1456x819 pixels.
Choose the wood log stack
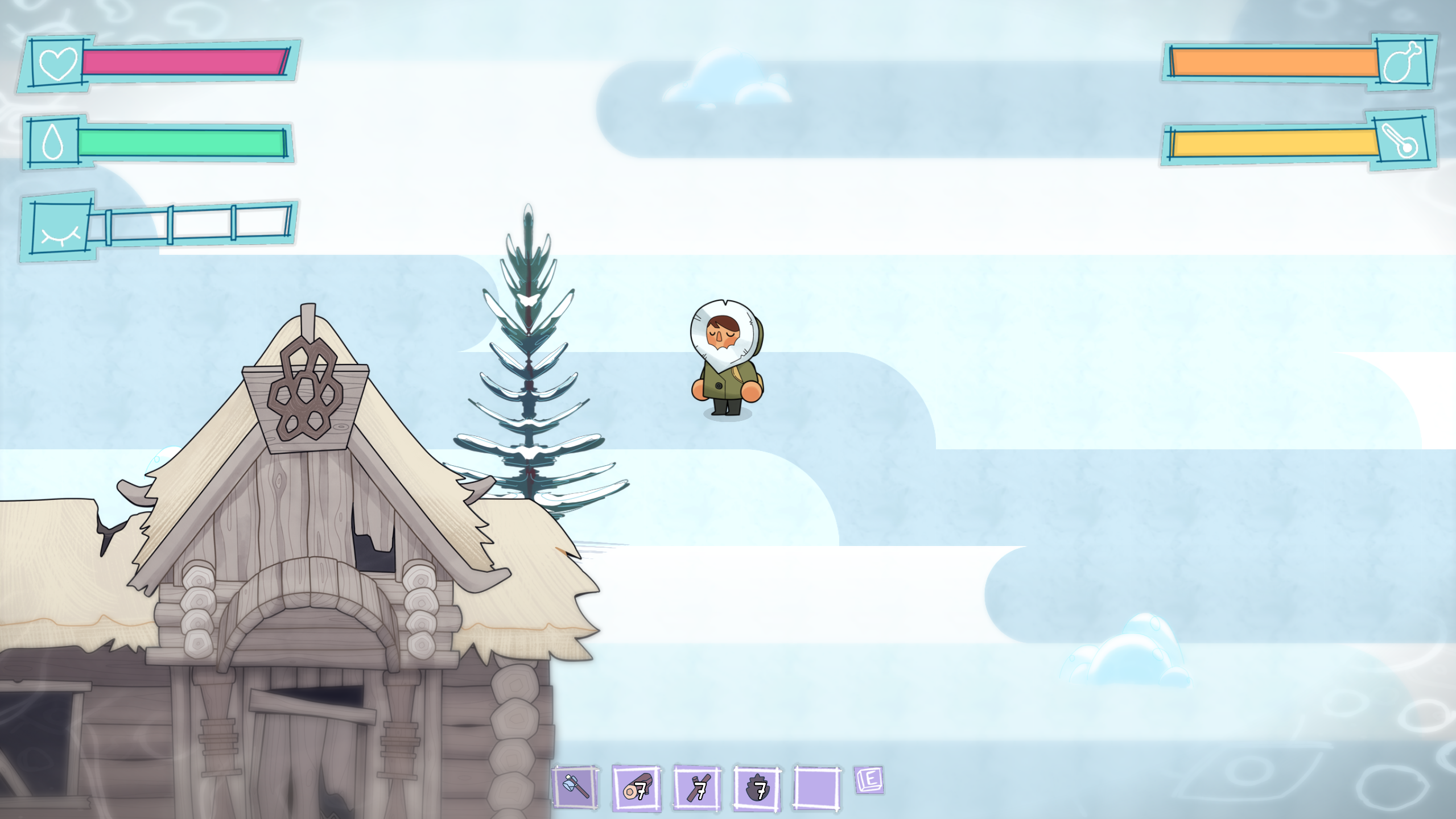coord(636,788)
